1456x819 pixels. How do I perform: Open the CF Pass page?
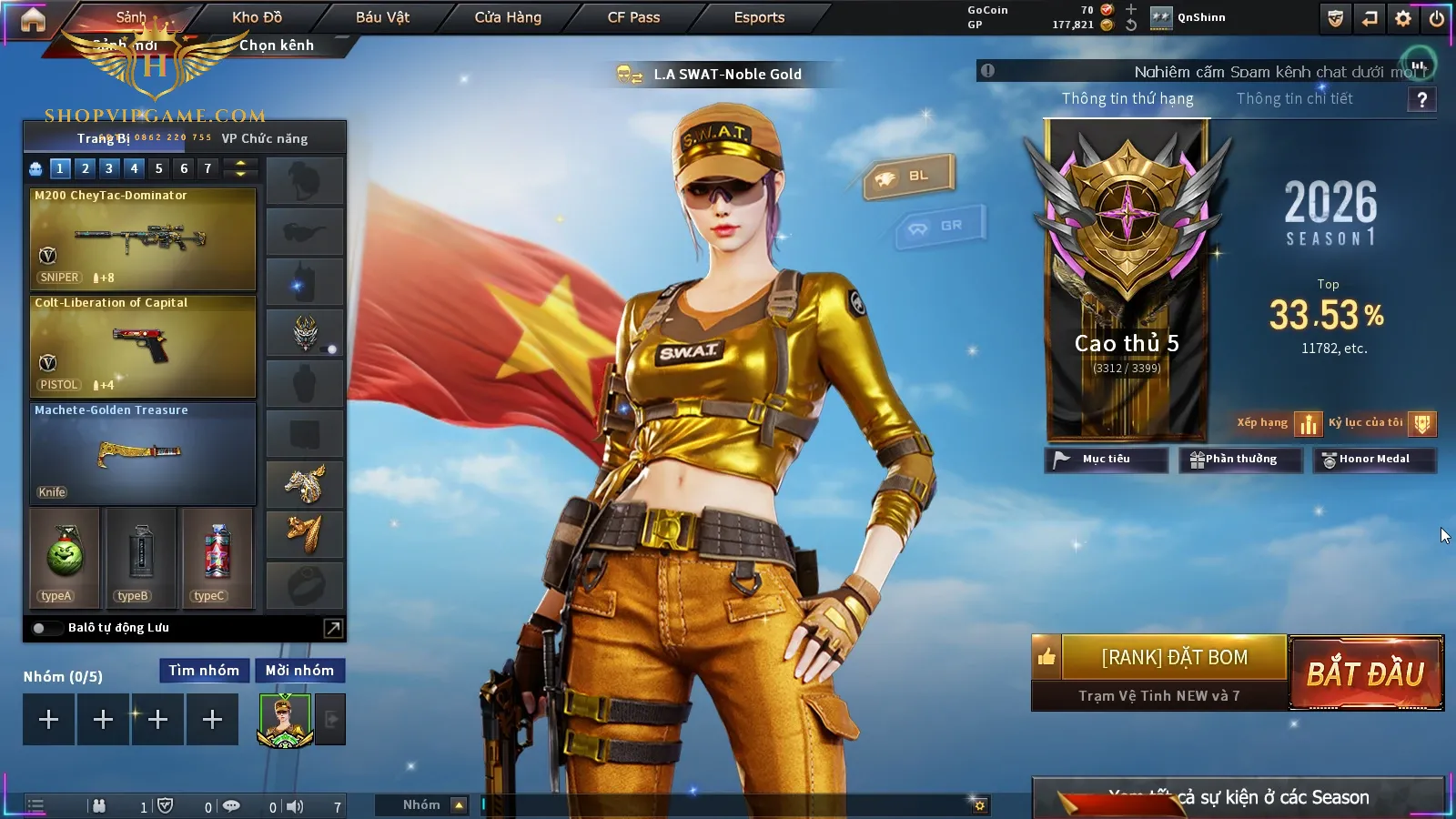pos(633,17)
